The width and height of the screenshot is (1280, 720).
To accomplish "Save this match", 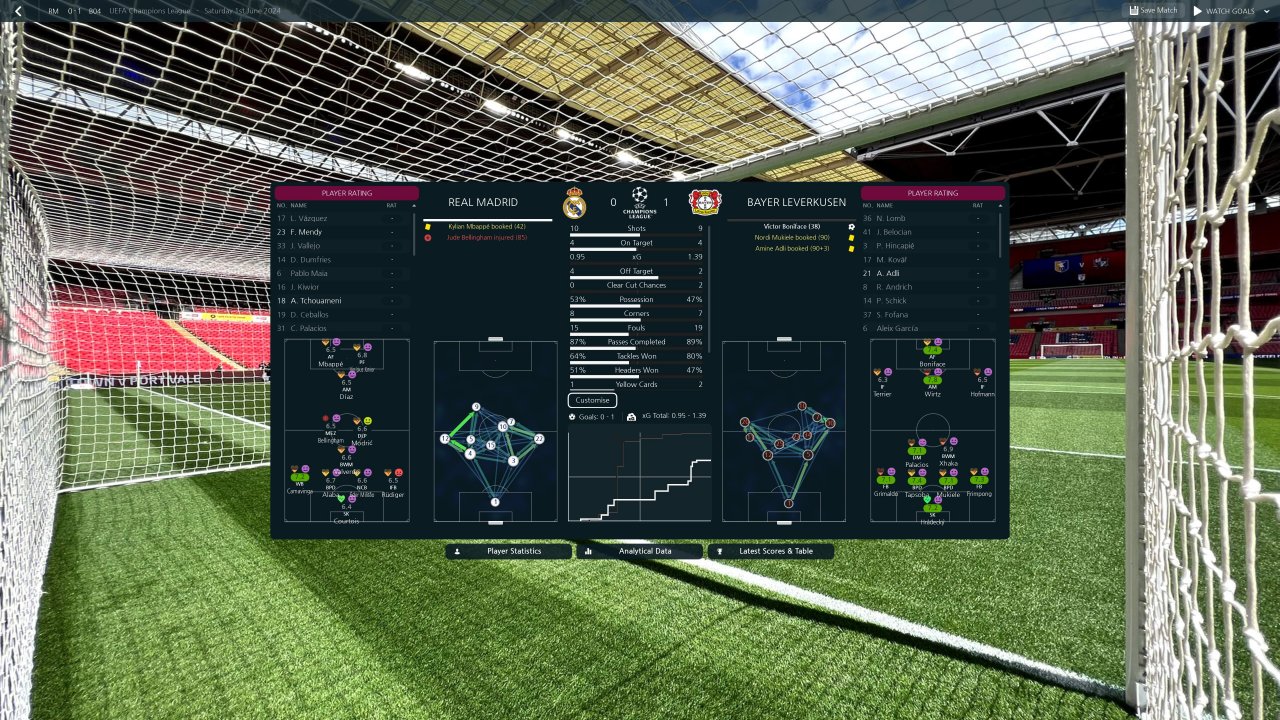I will (1153, 11).
